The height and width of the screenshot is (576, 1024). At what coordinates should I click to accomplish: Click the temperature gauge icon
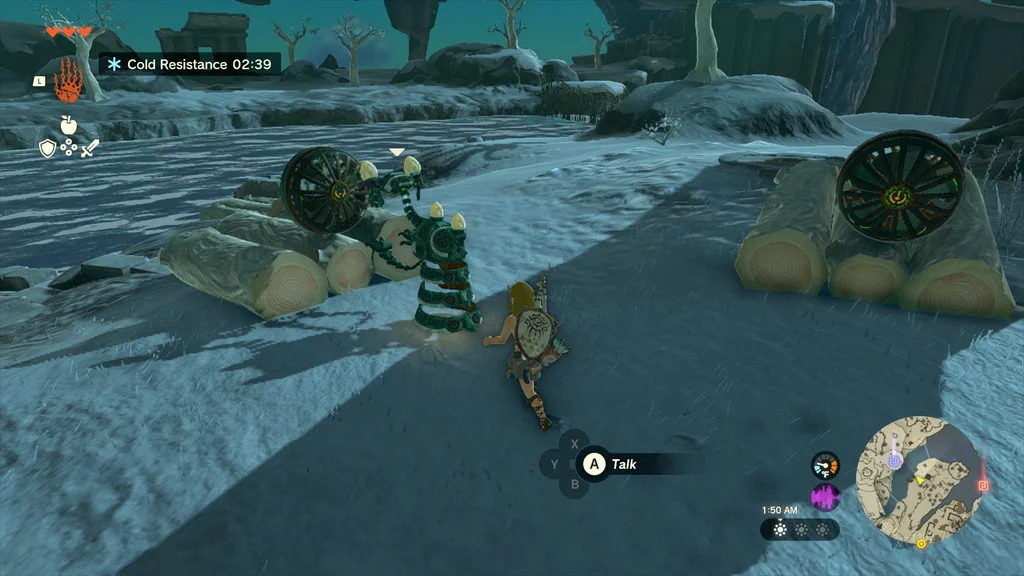825,465
